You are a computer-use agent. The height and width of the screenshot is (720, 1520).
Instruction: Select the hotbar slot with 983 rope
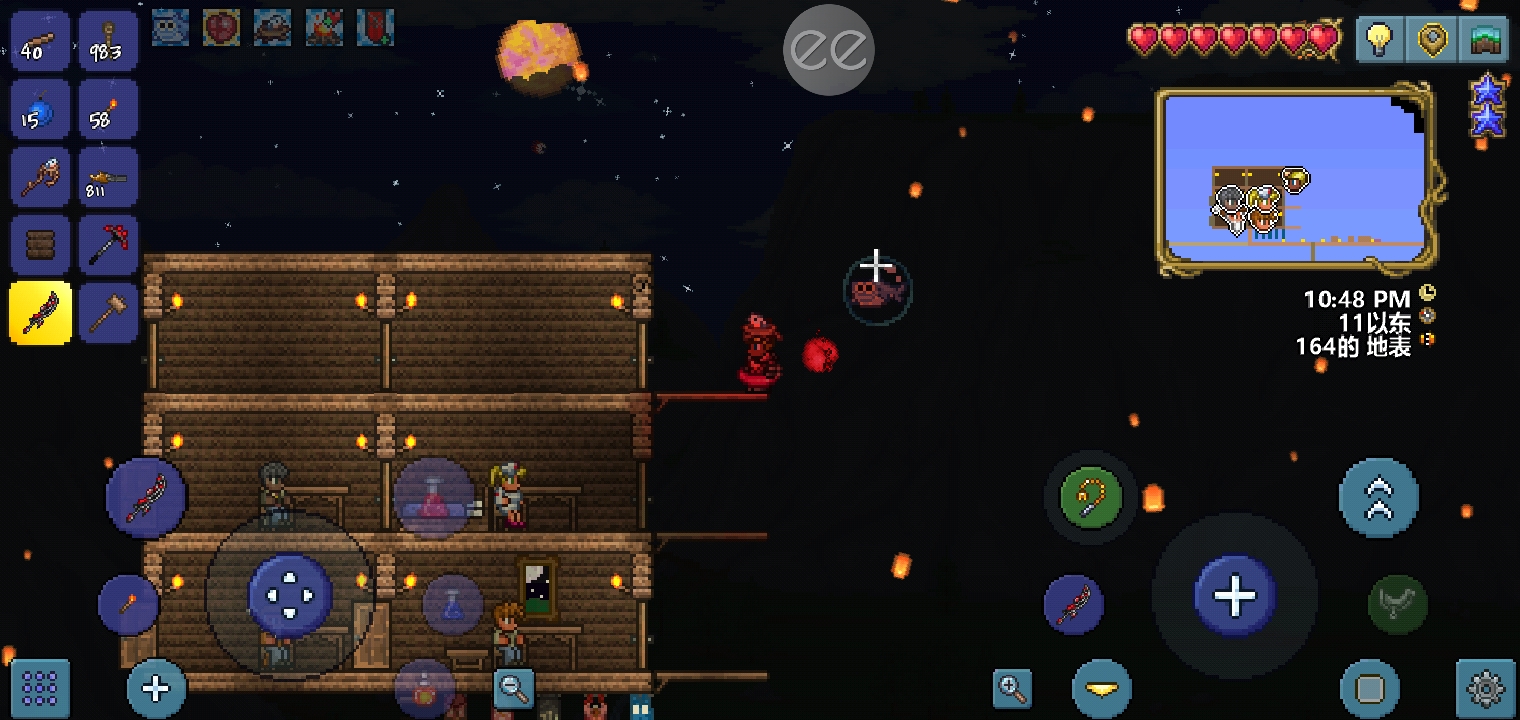tap(108, 41)
